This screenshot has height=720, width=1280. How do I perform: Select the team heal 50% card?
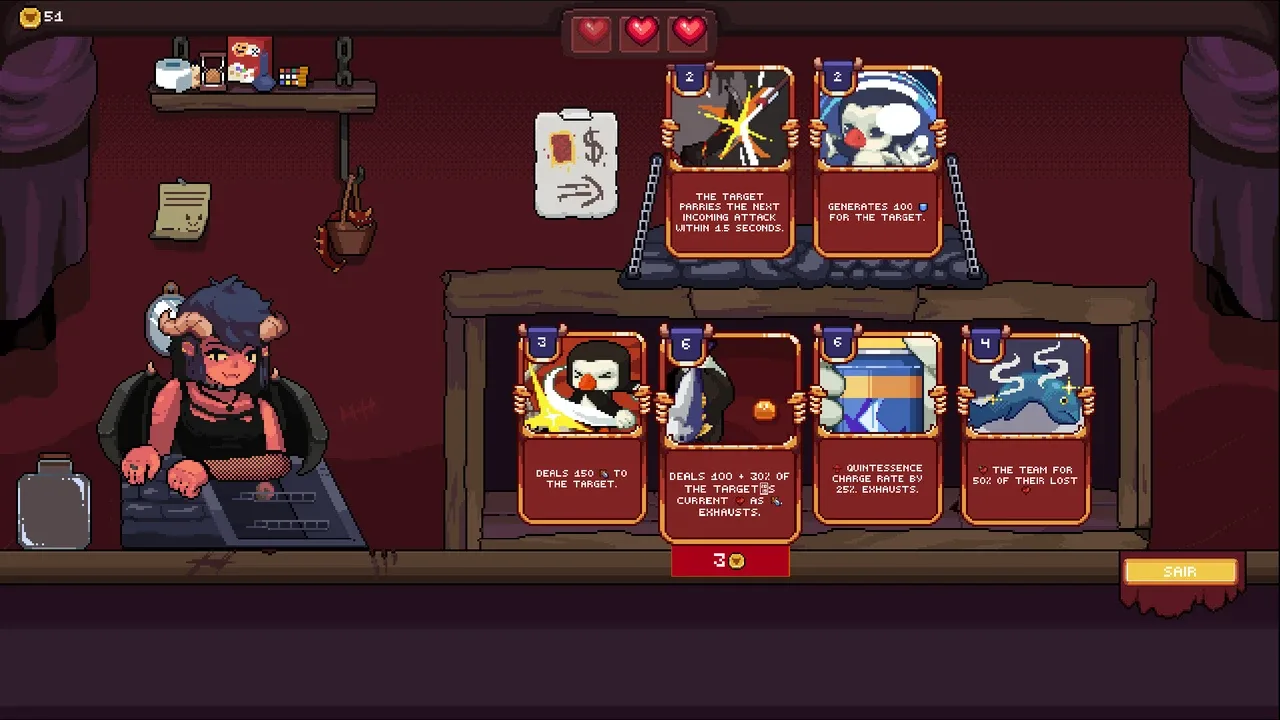(1025, 428)
